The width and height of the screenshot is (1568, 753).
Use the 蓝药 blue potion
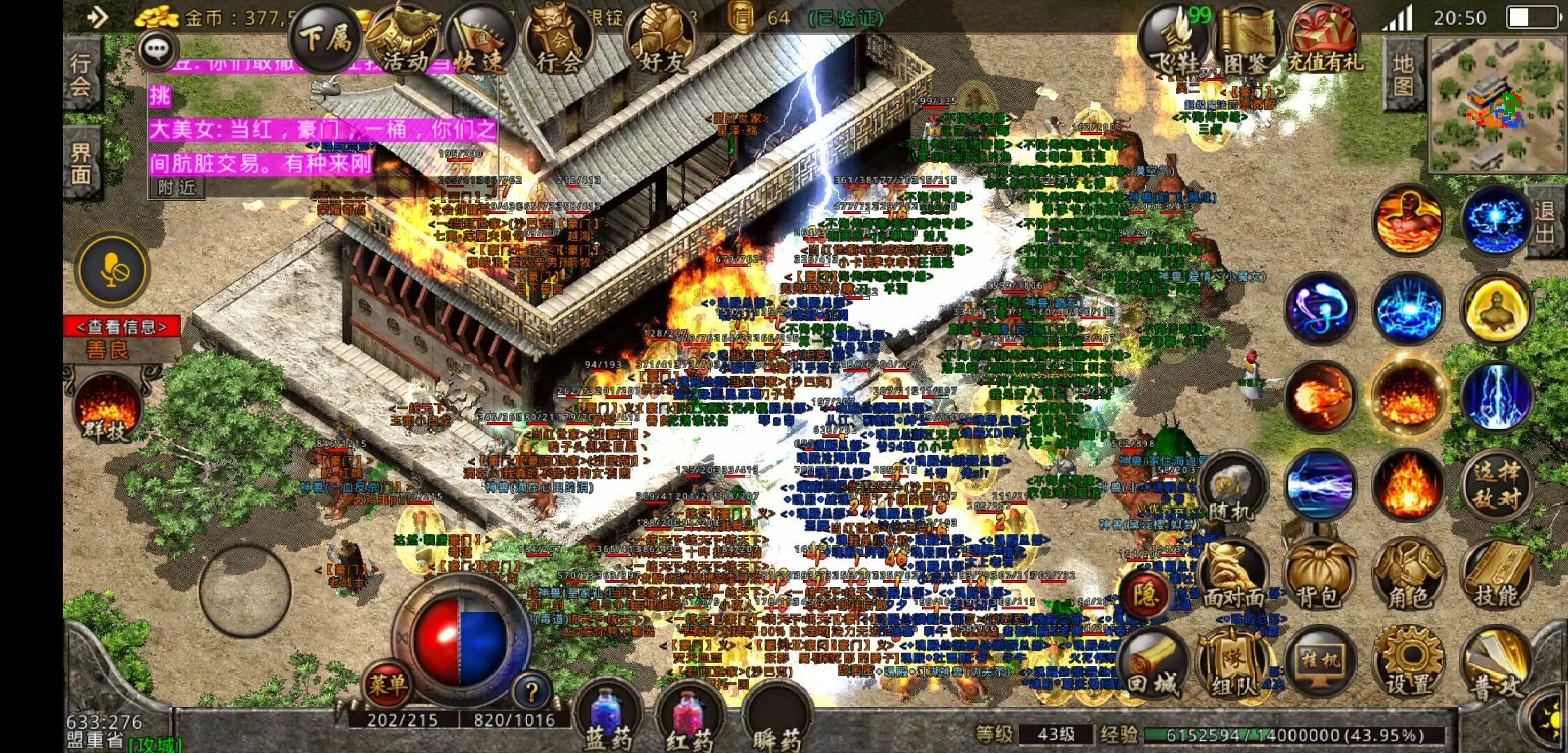[x=608, y=718]
